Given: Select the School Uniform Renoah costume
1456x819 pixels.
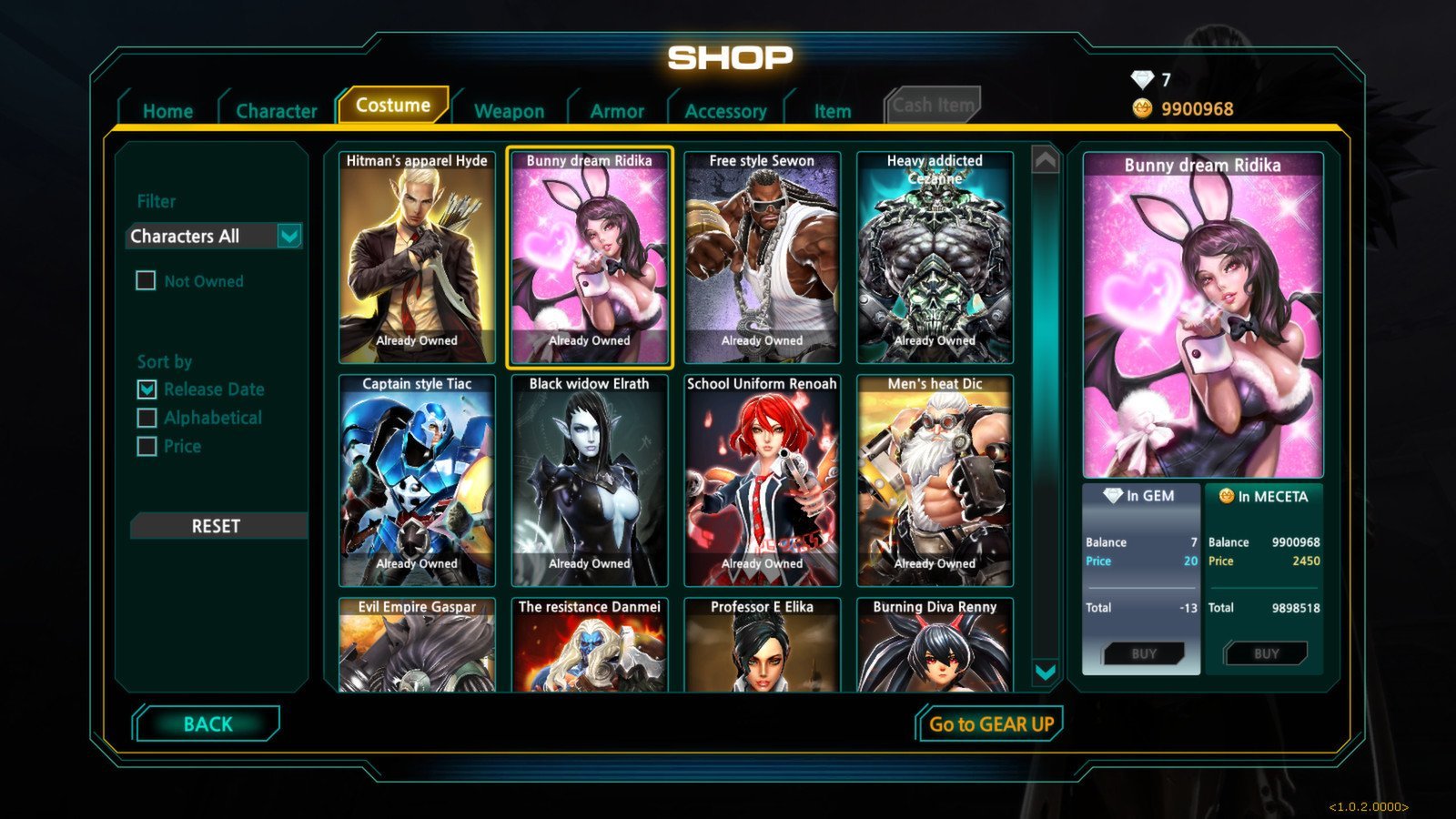Looking at the screenshot, I should [x=762, y=480].
